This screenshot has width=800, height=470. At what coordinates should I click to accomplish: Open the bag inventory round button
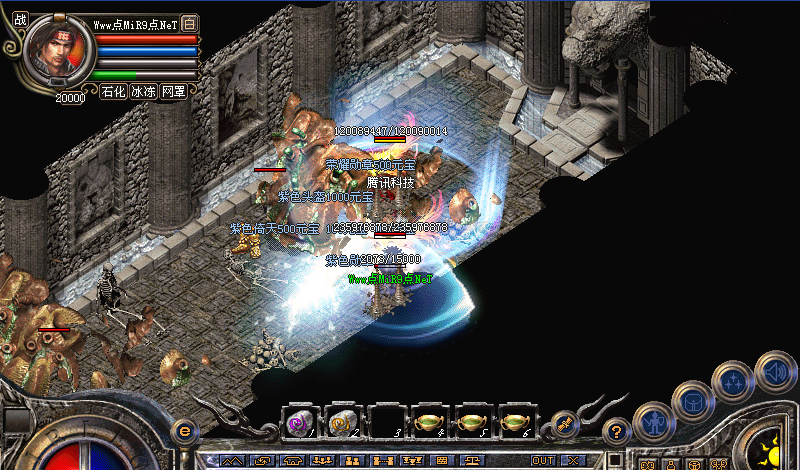pos(692,400)
